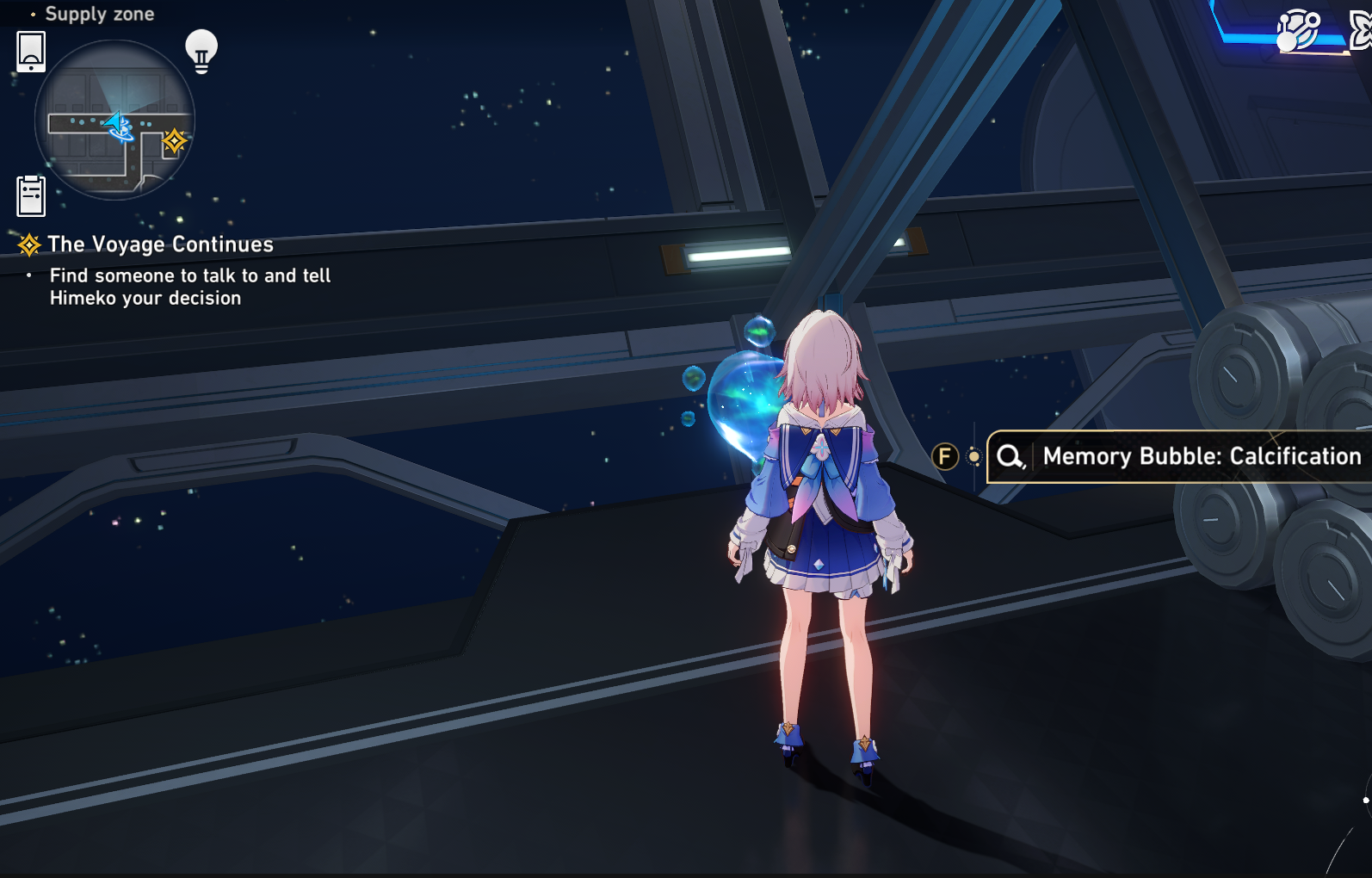Select the quest title The Voyage Continues

click(x=160, y=244)
